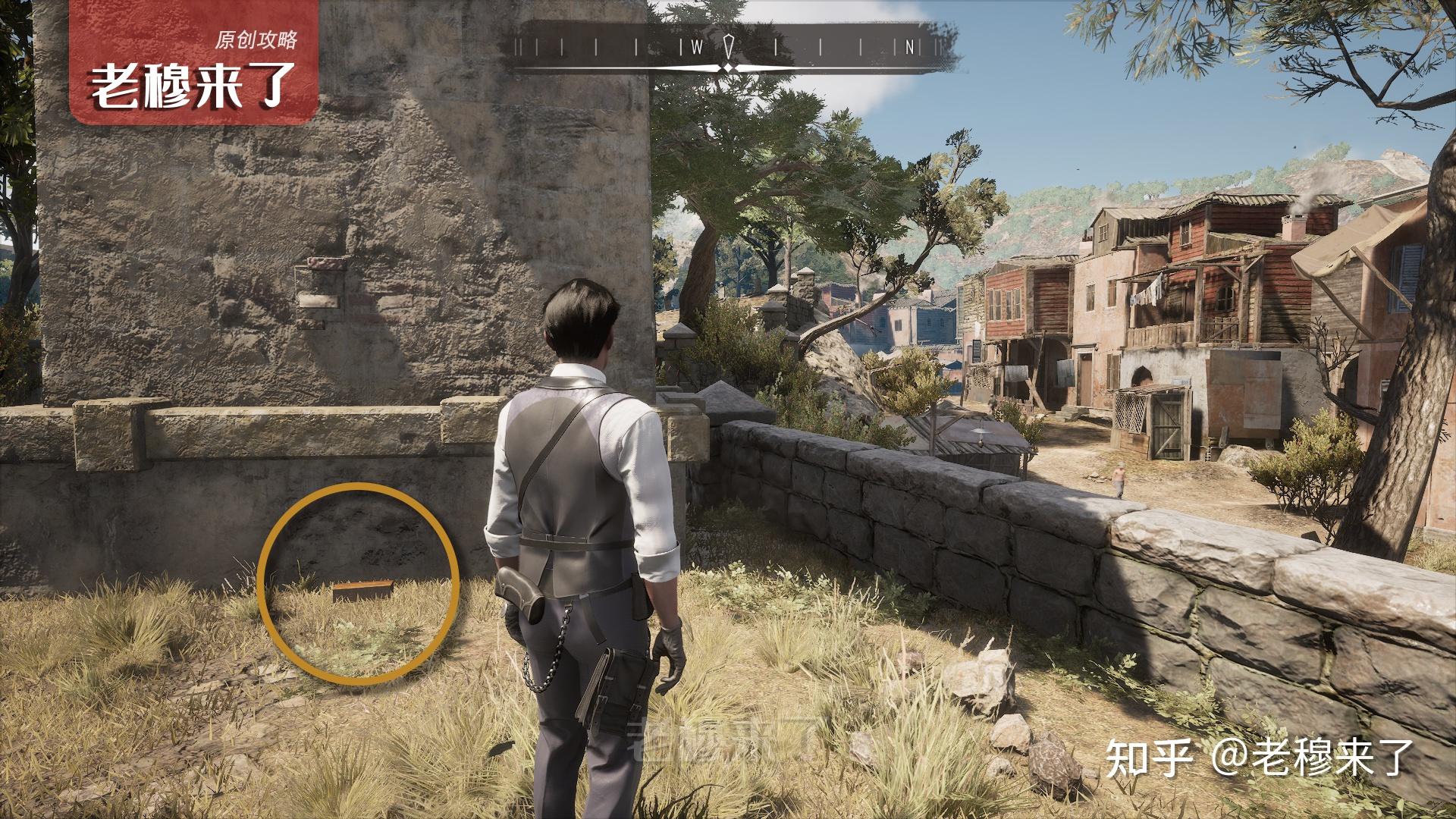
Task: Click the 知乎 @老穆来了 watermark
Action: tap(1260, 758)
